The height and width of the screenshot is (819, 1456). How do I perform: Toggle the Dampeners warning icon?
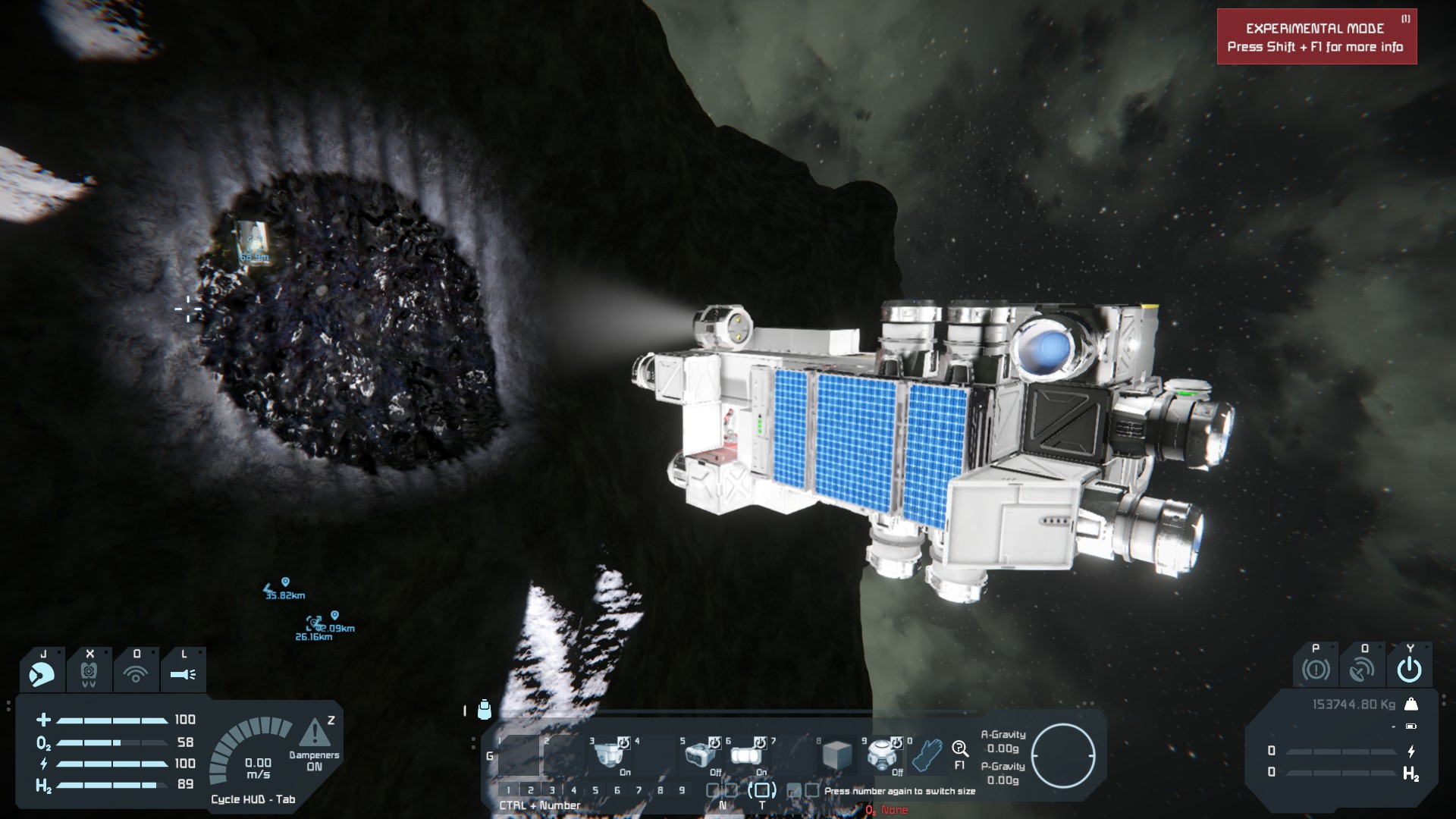[314, 733]
